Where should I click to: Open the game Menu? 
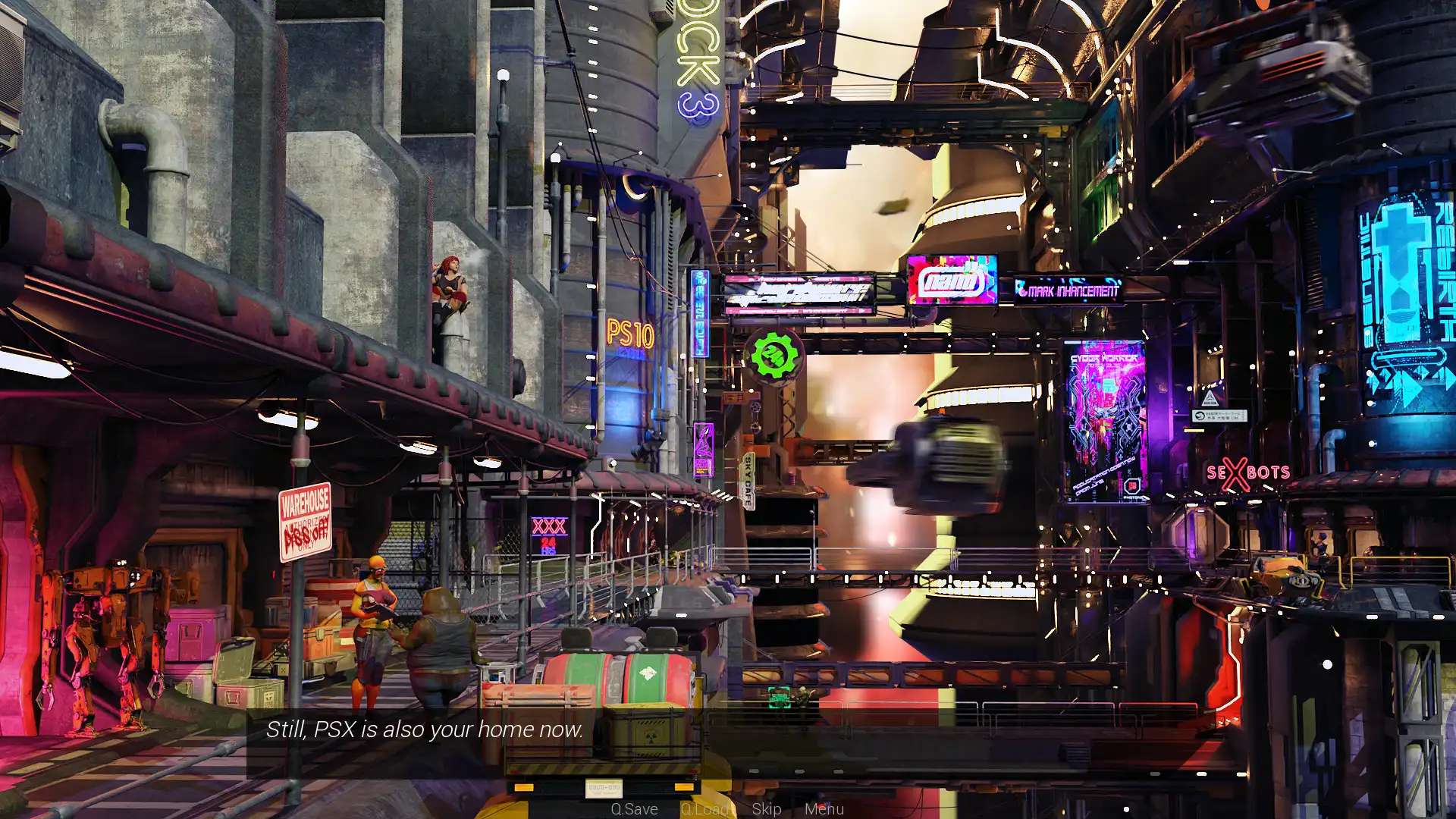[824, 808]
